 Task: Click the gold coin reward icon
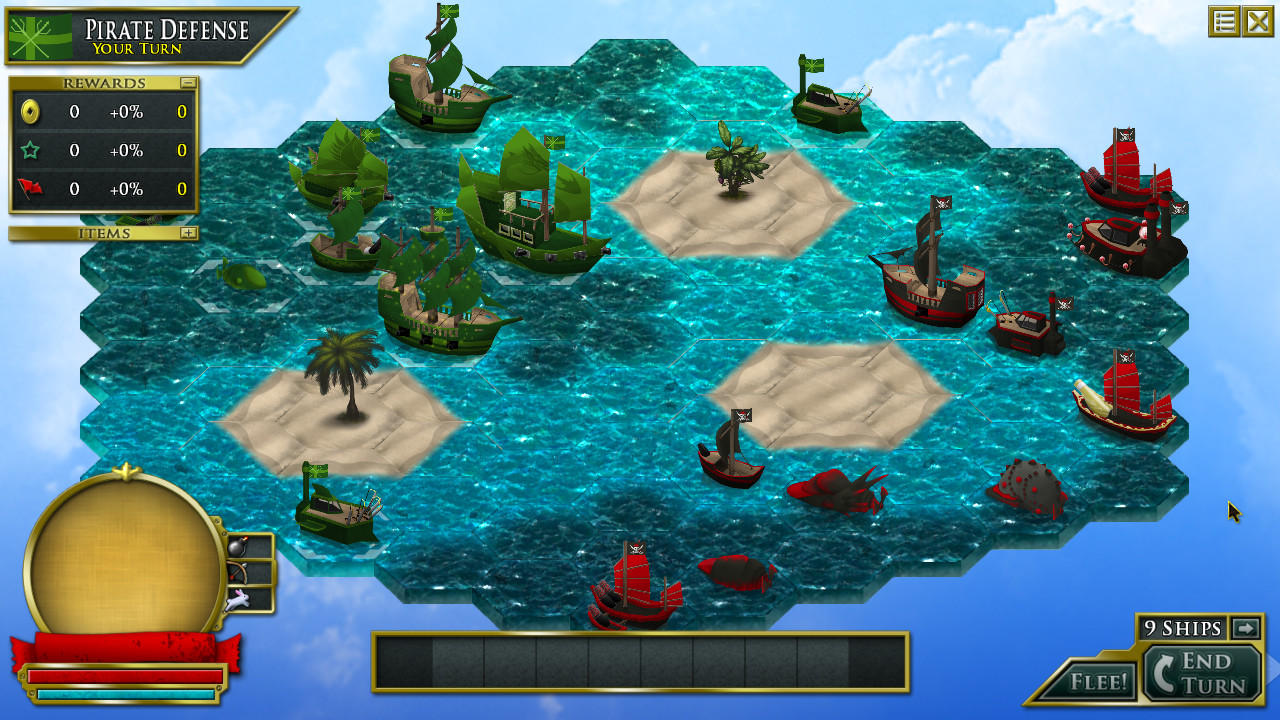click(30, 112)
